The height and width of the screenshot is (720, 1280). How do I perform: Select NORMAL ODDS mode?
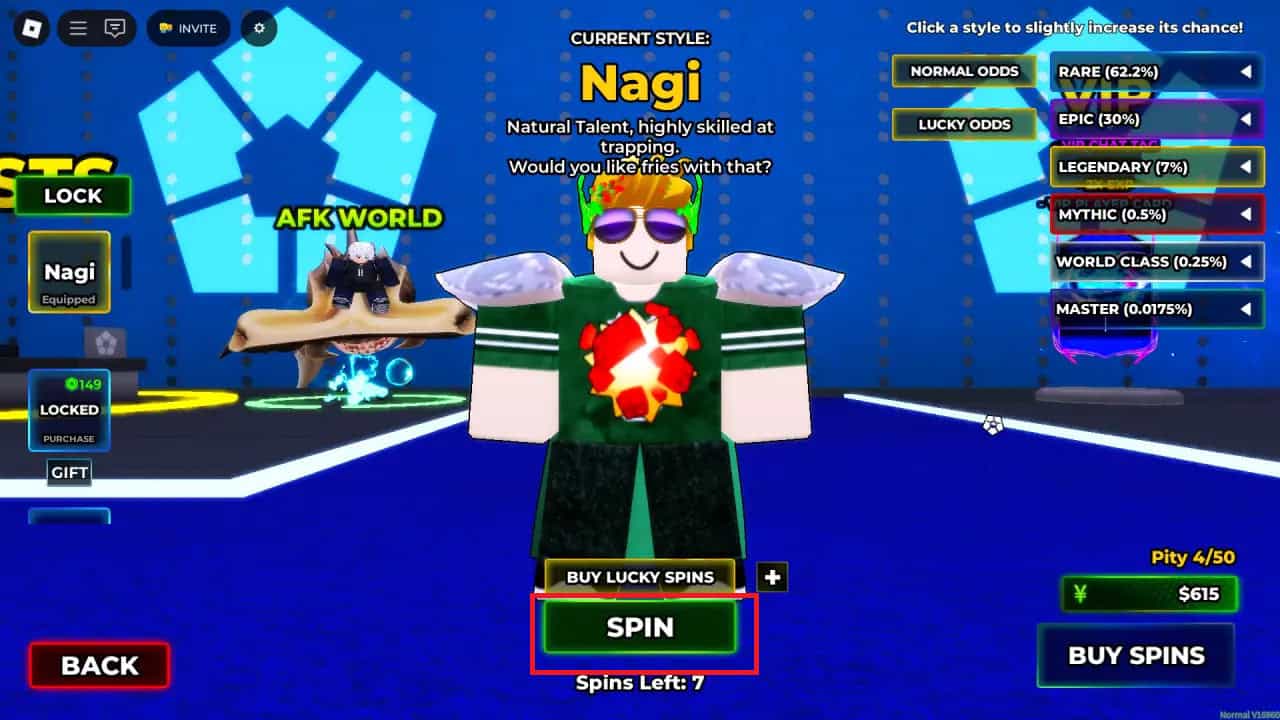[x=963, y=71]
